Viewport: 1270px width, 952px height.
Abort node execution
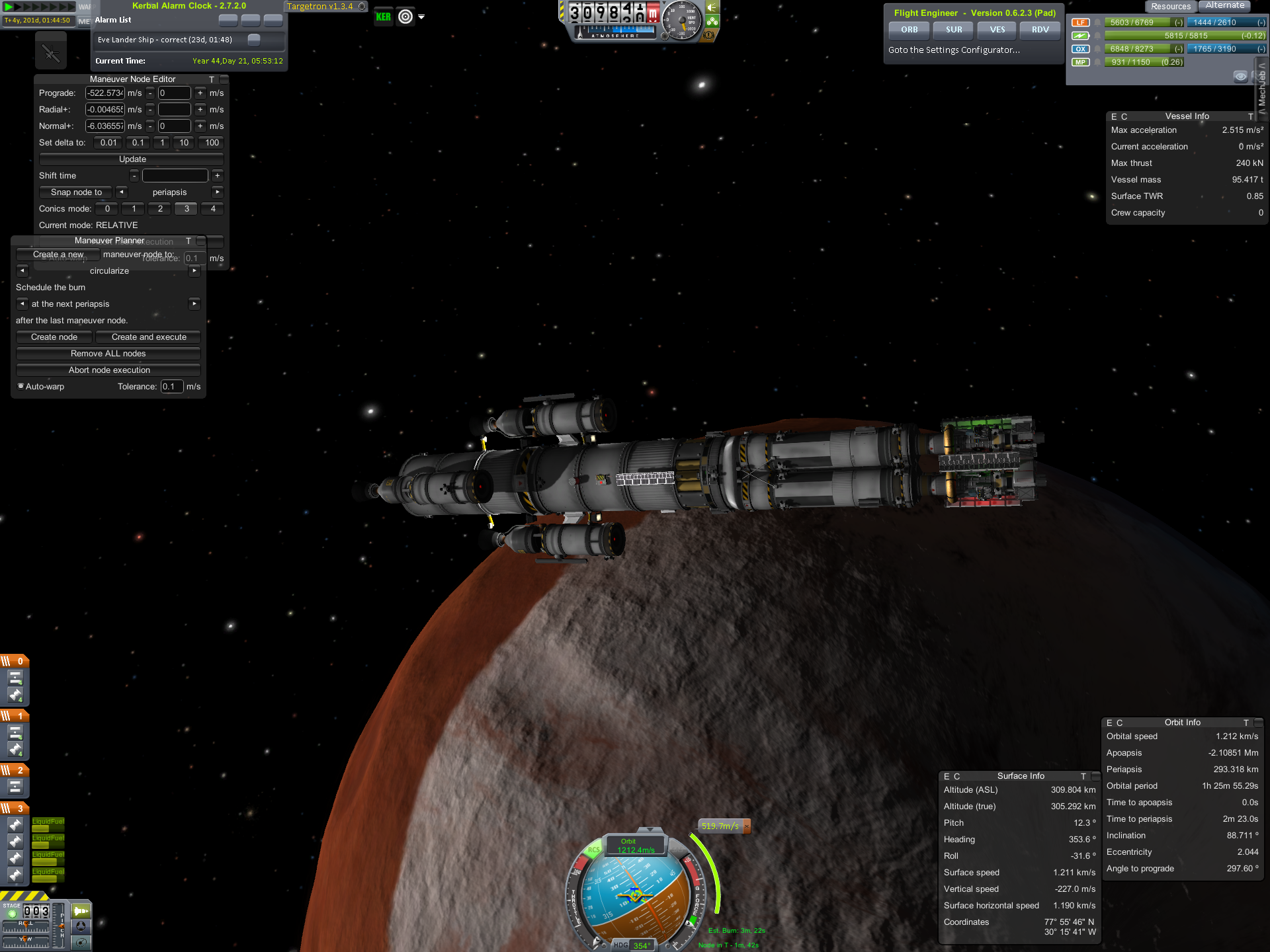pyautogui.click(x=108, y=370)
